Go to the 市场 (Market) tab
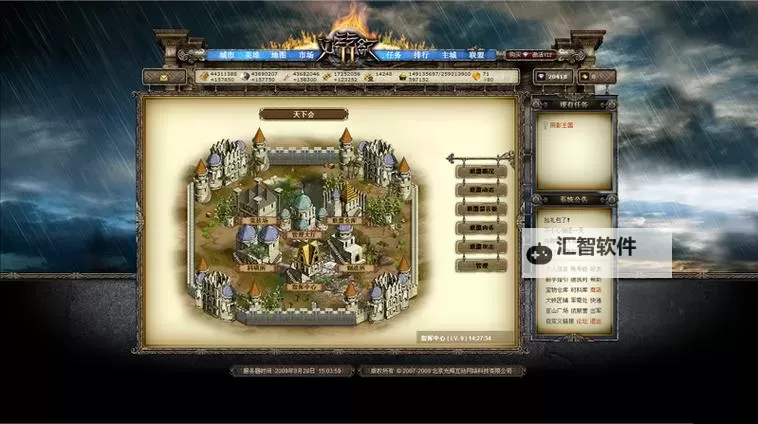Screen dimensions: 758x424 click(x=304, y=55)
